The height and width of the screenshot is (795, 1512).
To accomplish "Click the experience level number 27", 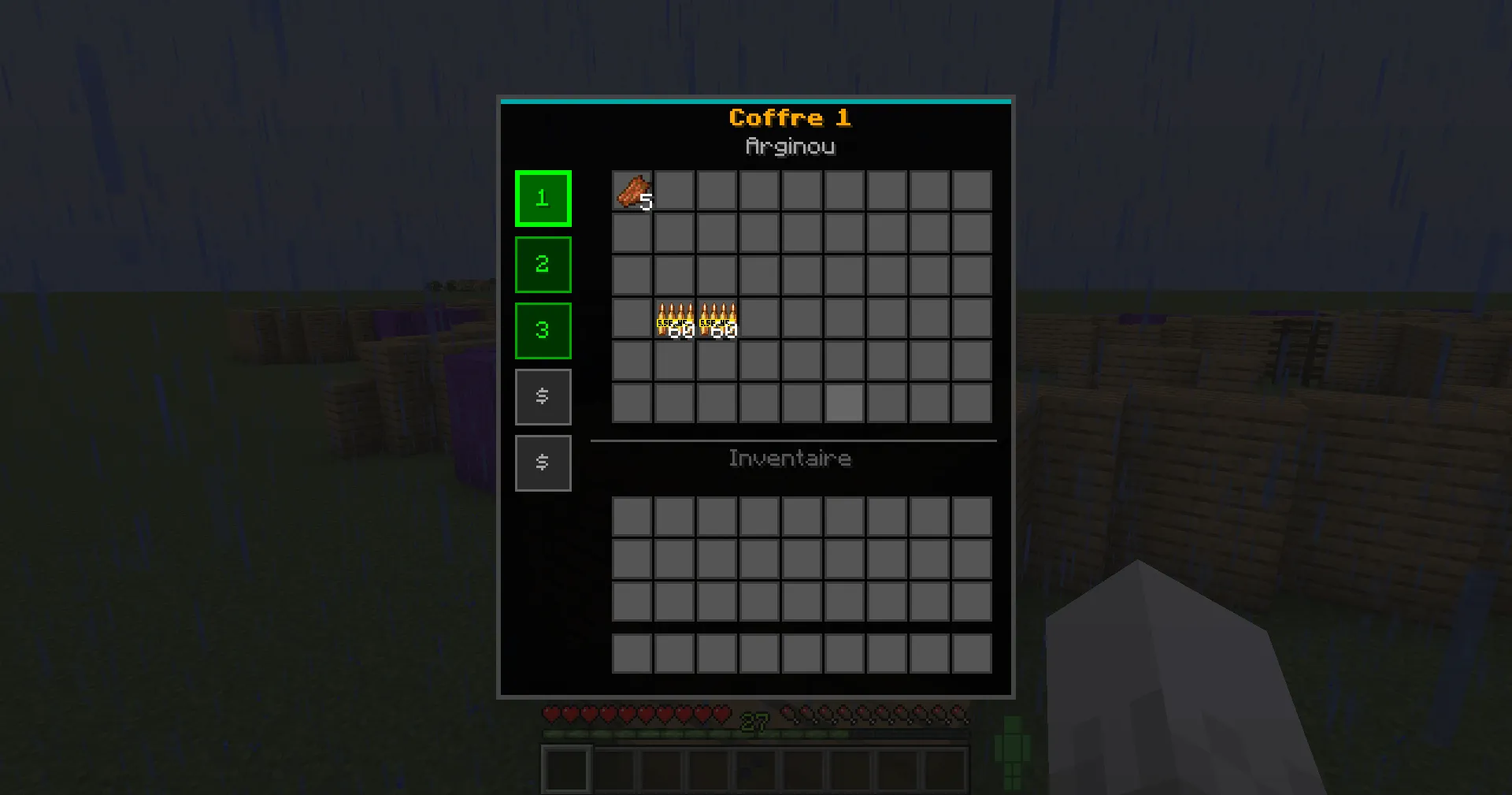I will click(x=754, y=720).
